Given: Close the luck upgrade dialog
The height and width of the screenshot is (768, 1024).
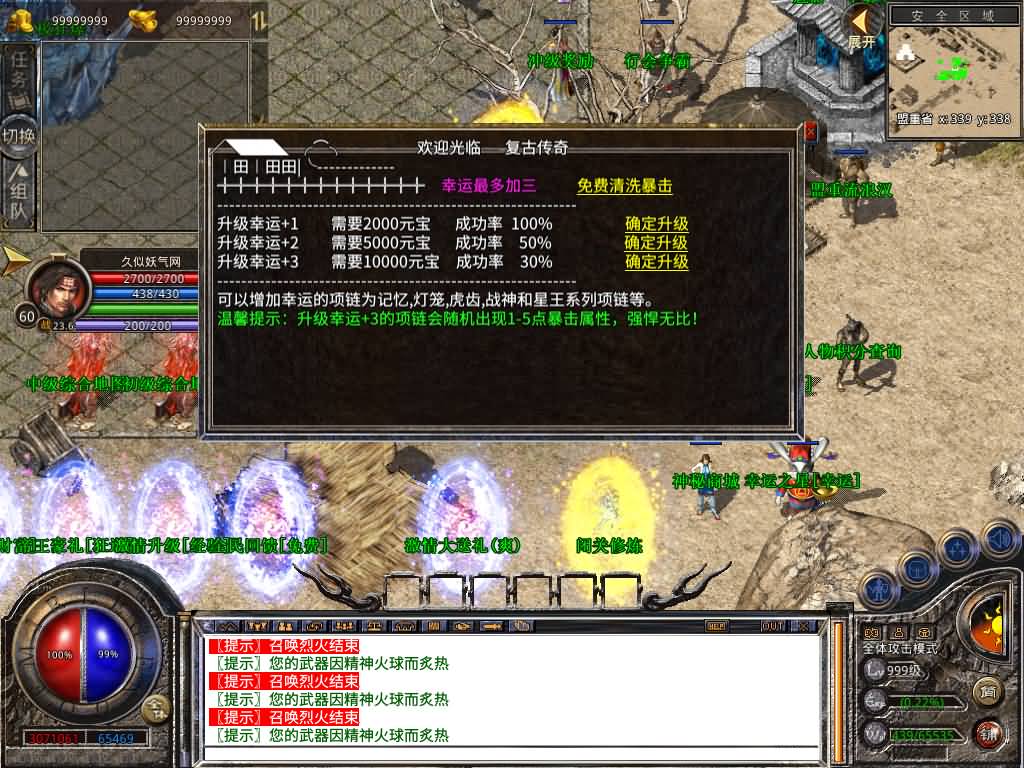Looking at the screenshot, I should coord(810,132).
